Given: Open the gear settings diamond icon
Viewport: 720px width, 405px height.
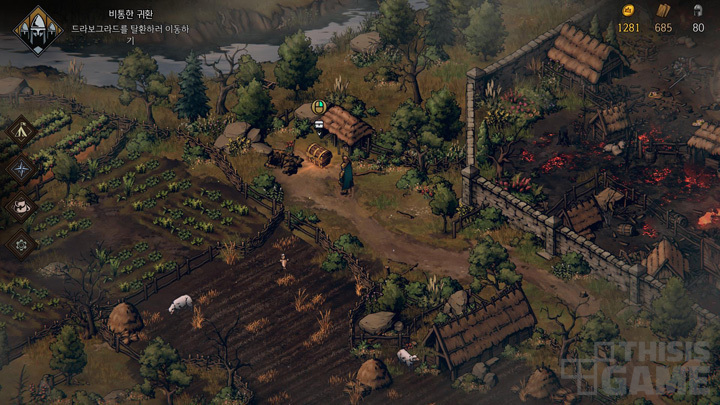Looking at the screenshot, I should pyautogui.click(x=21, y=243).
